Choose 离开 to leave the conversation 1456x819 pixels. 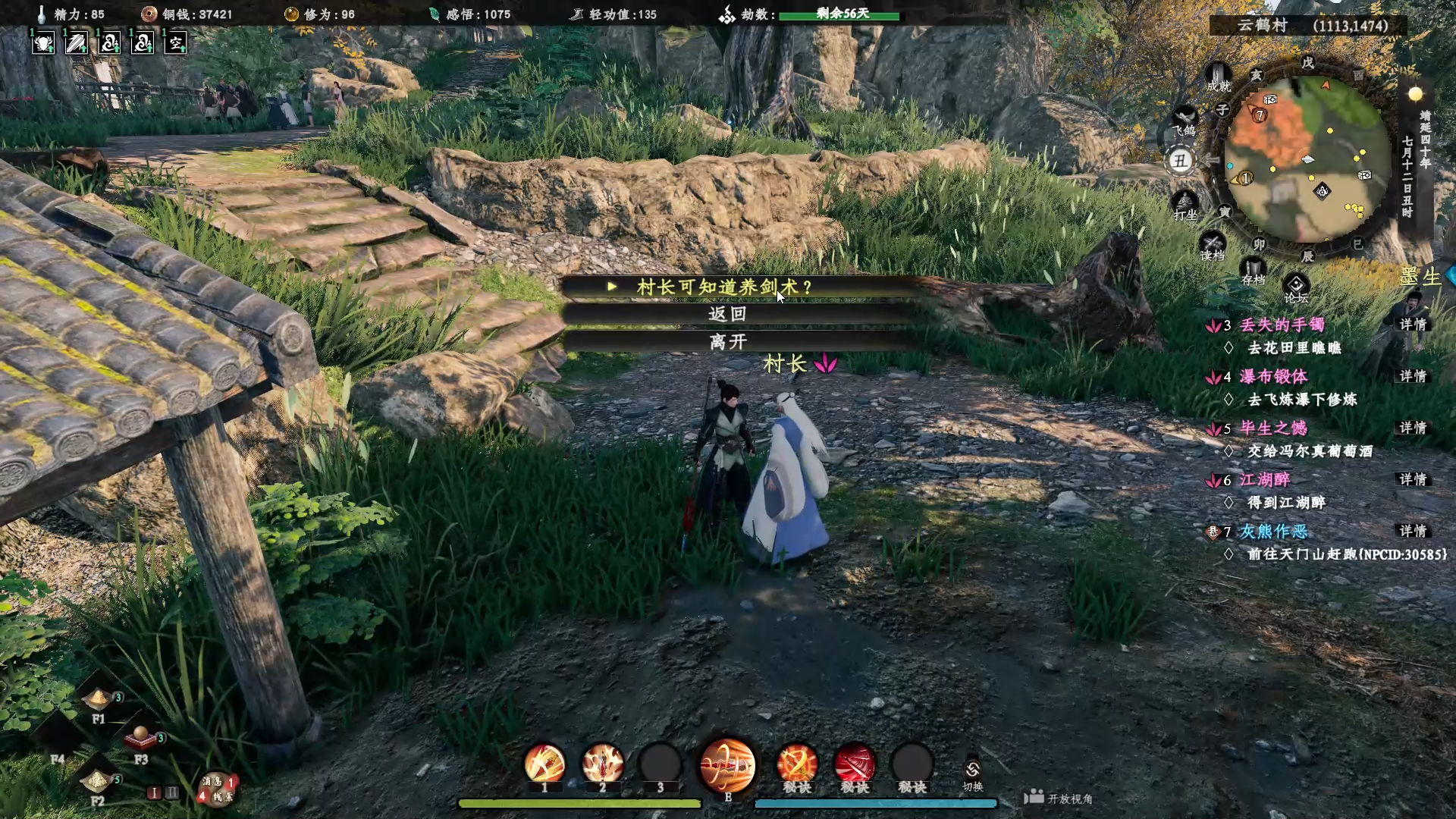pyautogui.click(x=727, y=342)
